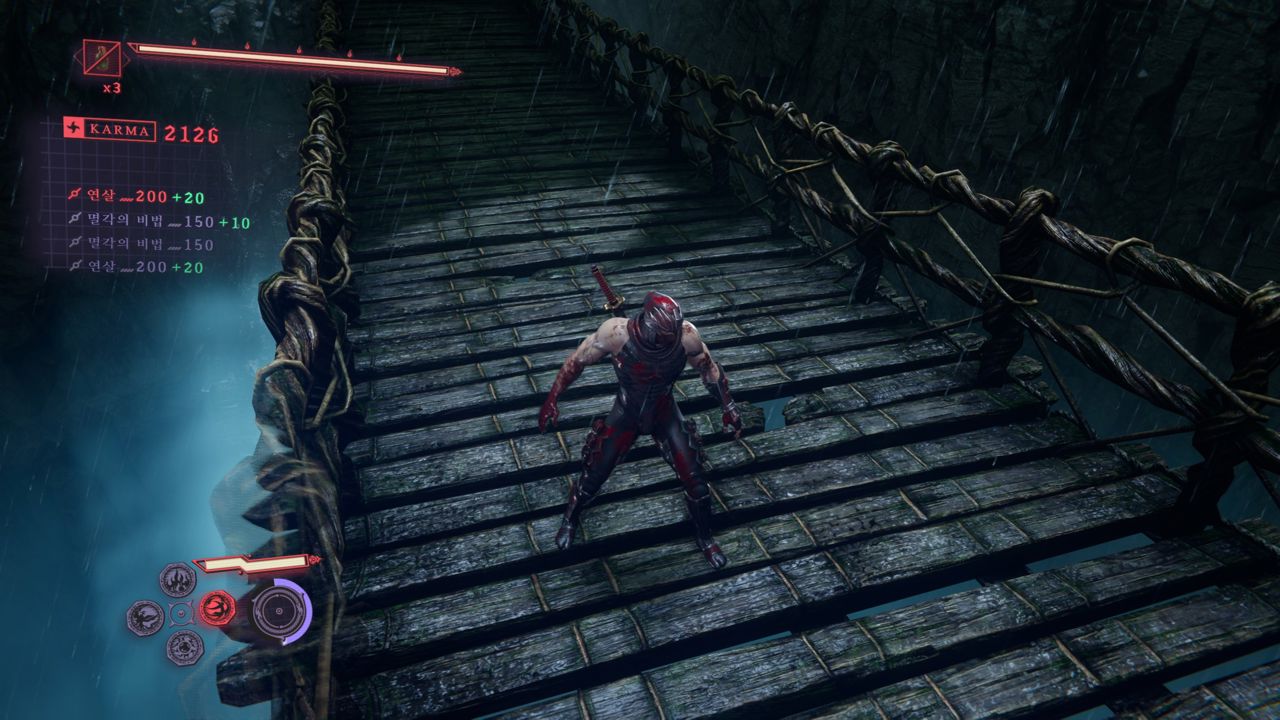Click the KARMA label badge
The width and height of the screenshot is (1280, 720).
coord(109,130)
